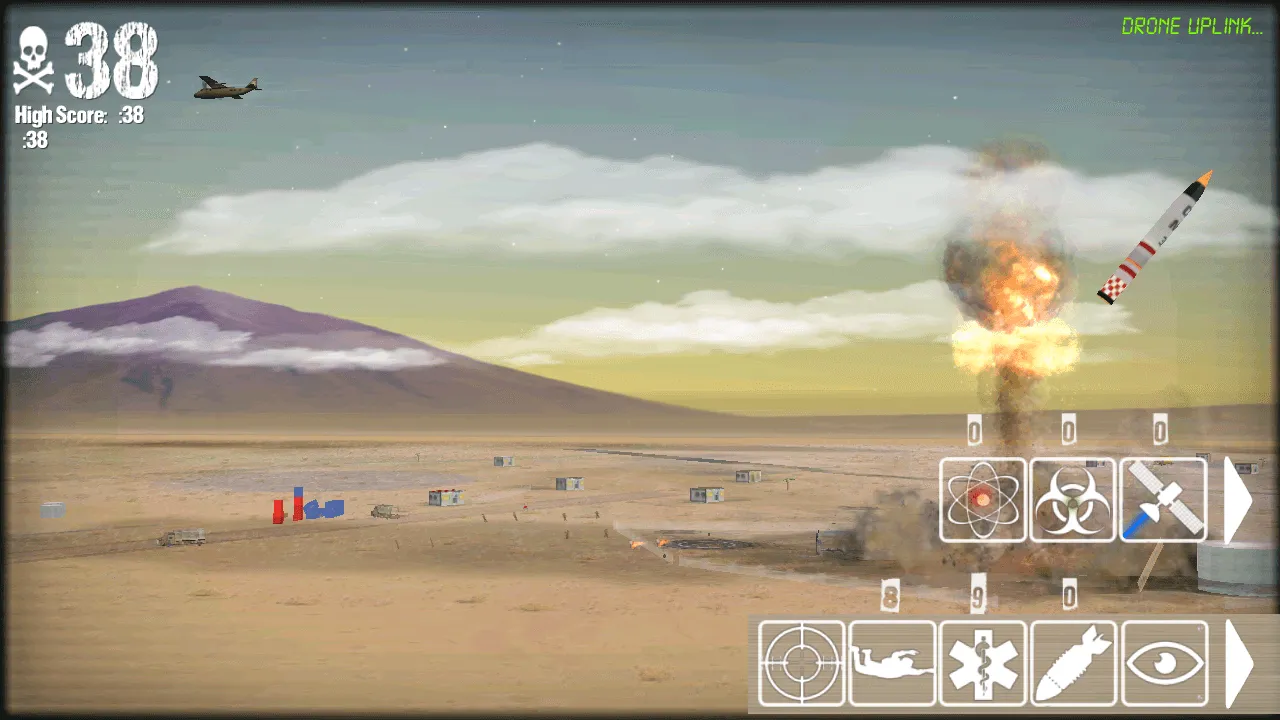Select the medevac star-of-life icon

[982, 663]
